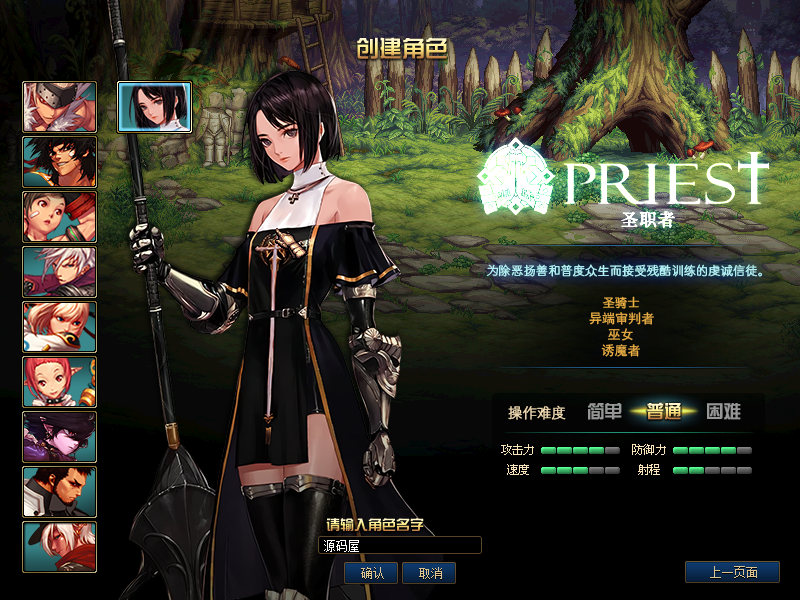Select the bearded dark-haired man portrait
This screenshot has height=600, width=800.
click(60, 492)
